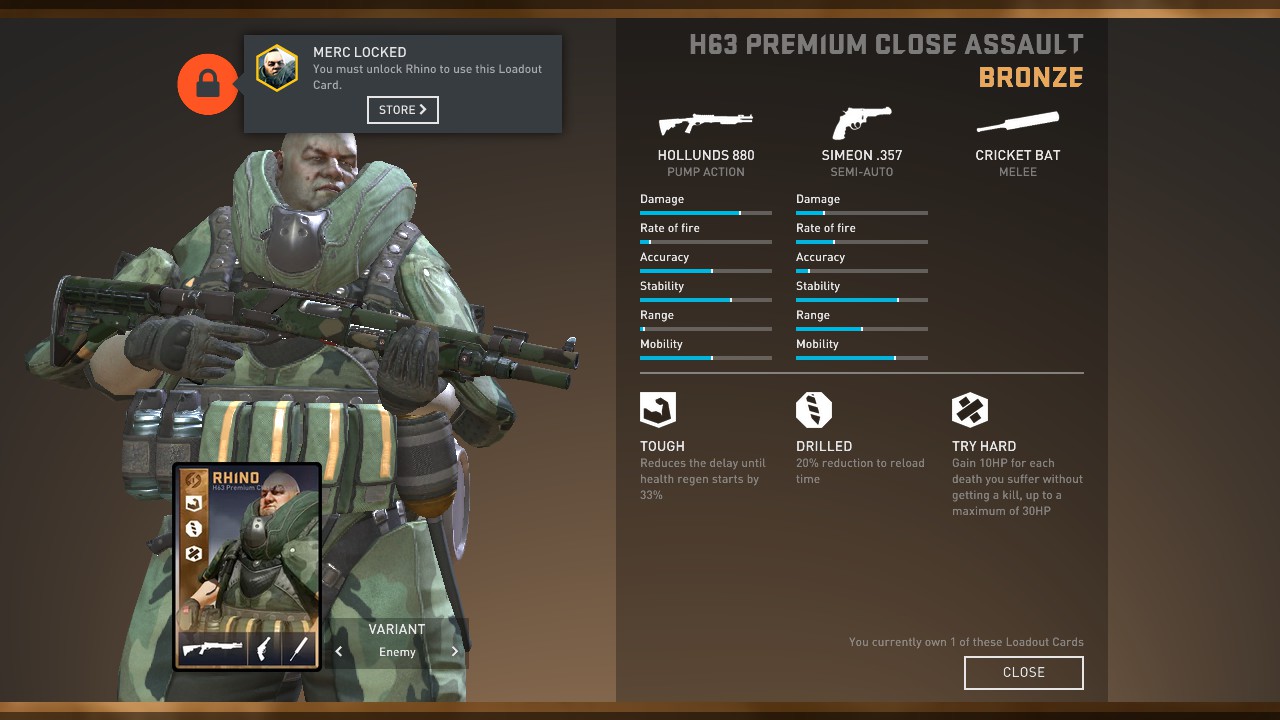Click the orange merc locked padlock icon

click(207, 85)
